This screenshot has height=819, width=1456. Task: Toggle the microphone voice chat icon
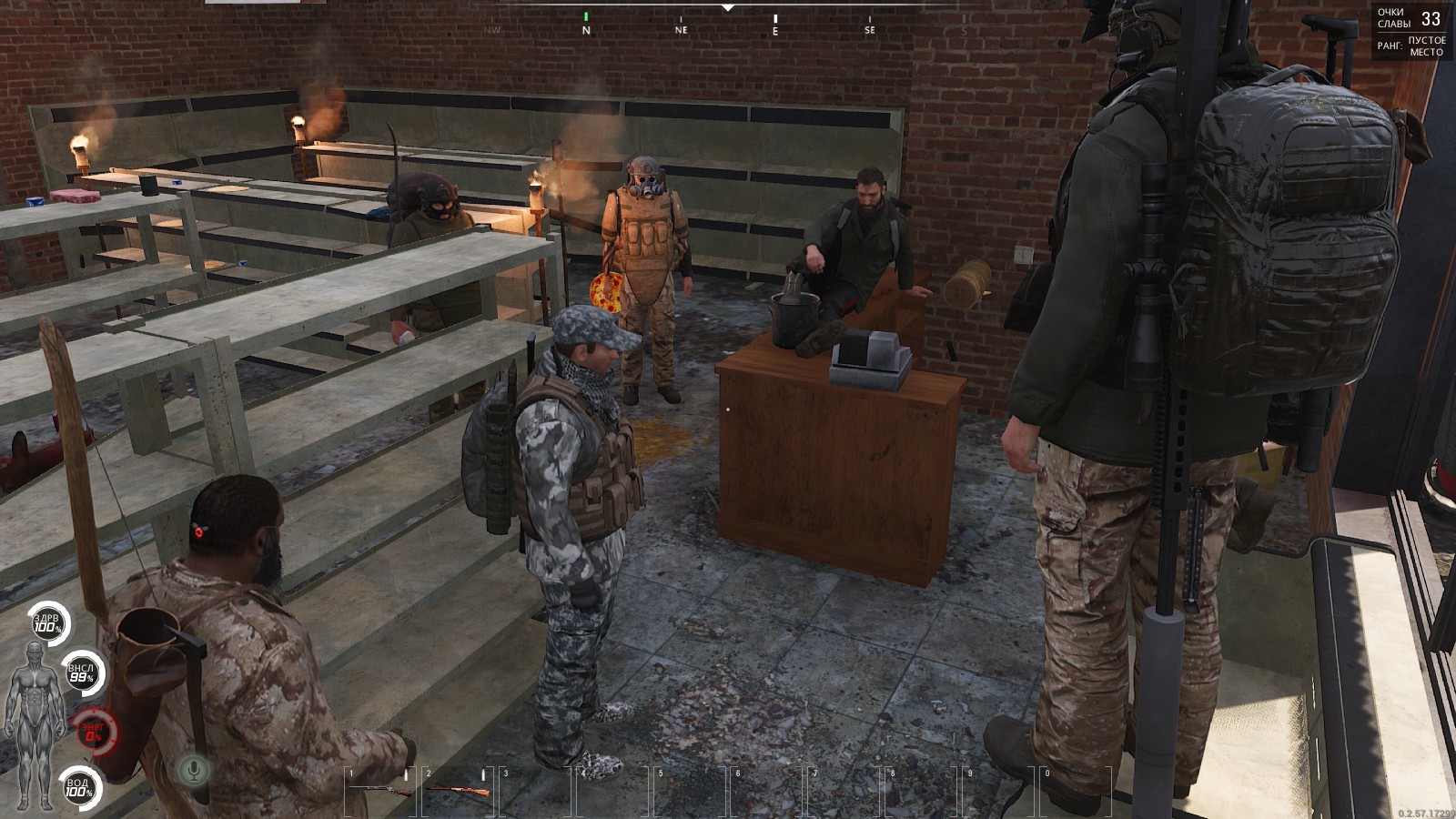tap(193, 770)
